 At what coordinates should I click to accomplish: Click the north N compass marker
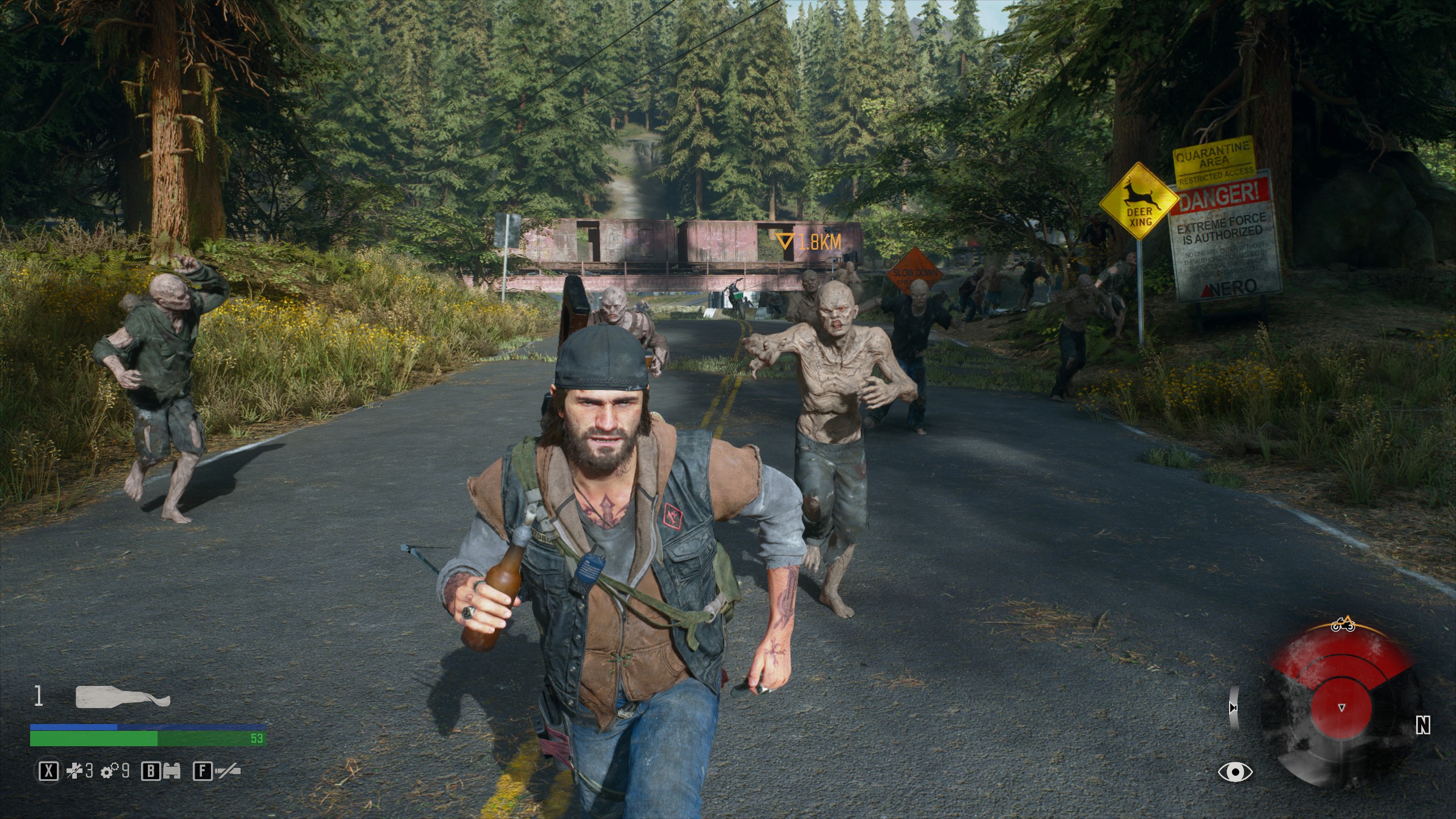(x=1422, y=725)
